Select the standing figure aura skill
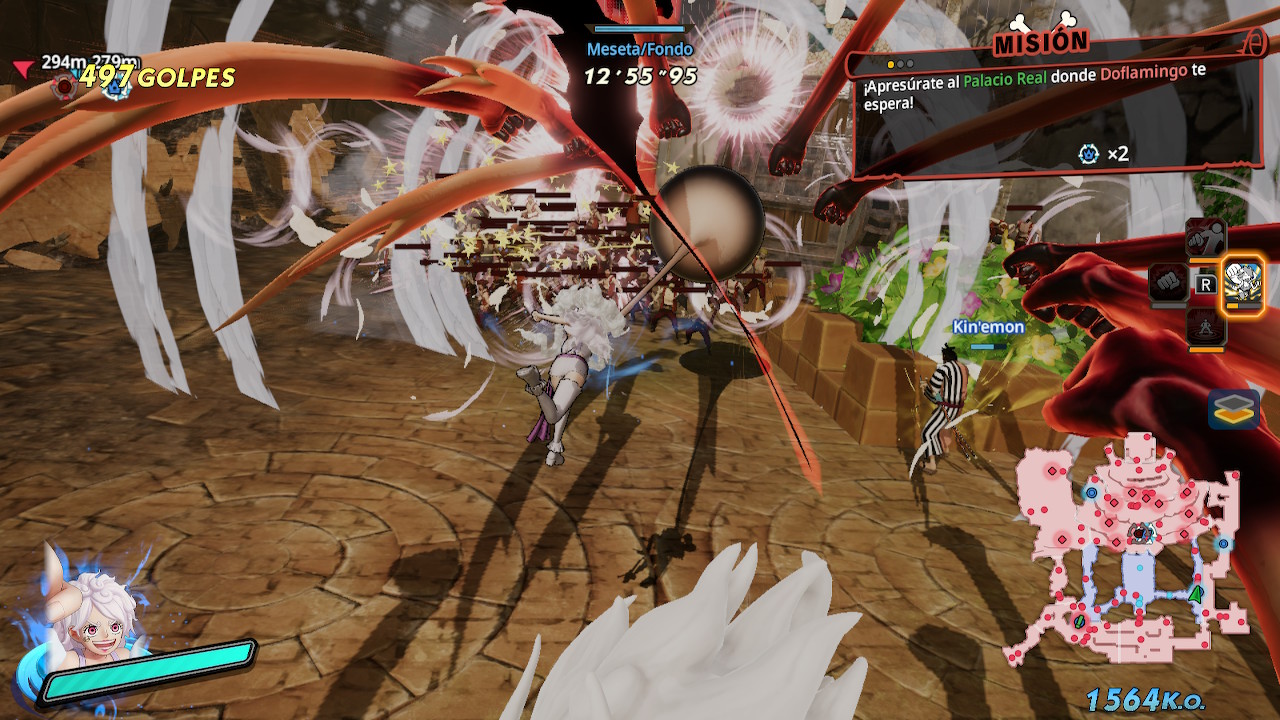The height and width of the screenshot is (720, 1280). (x=1205, y=327)
